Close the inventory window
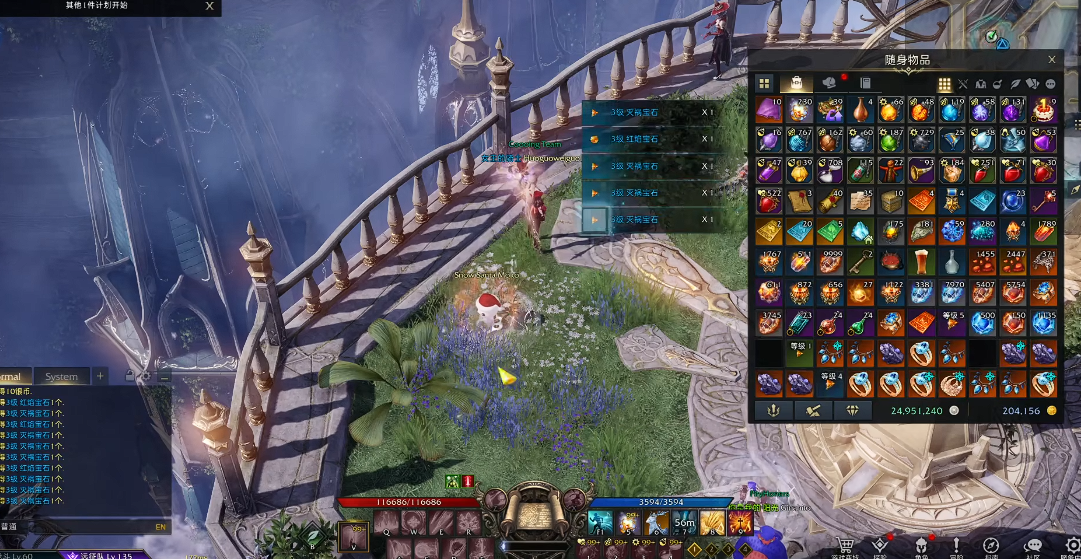 pos(1051,60)
